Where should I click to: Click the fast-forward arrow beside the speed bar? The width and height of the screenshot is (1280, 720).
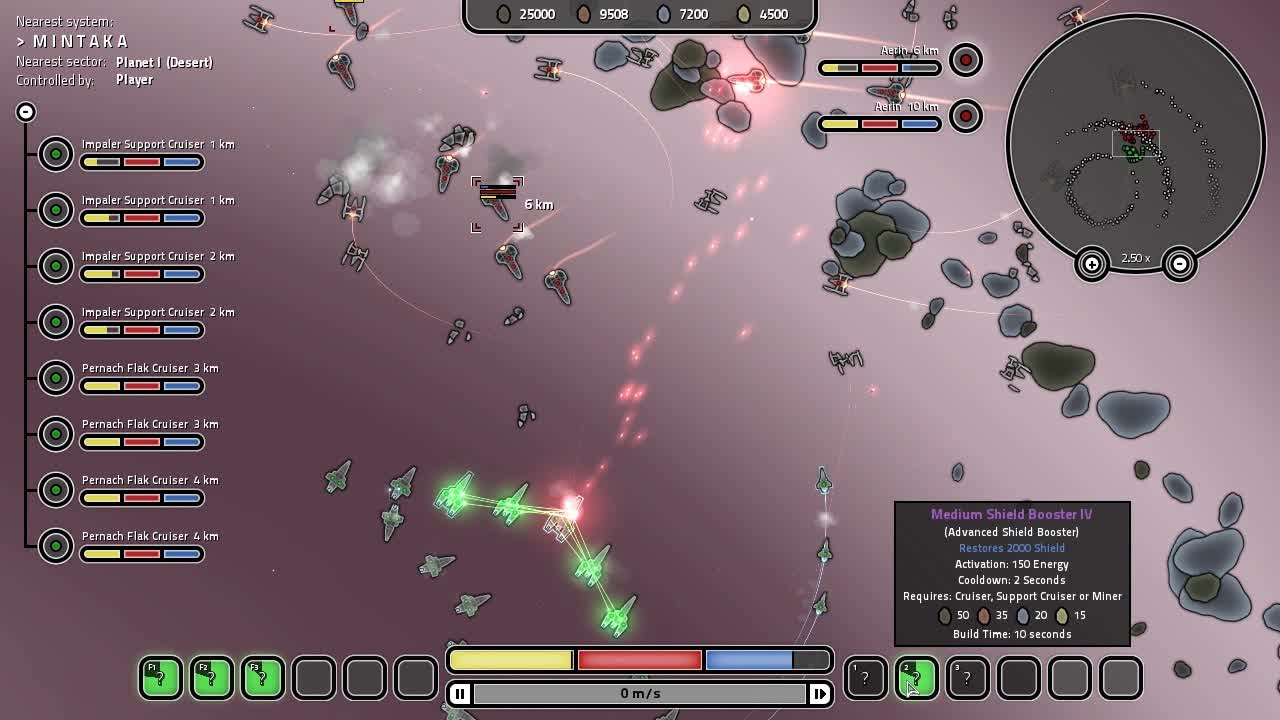820,692
